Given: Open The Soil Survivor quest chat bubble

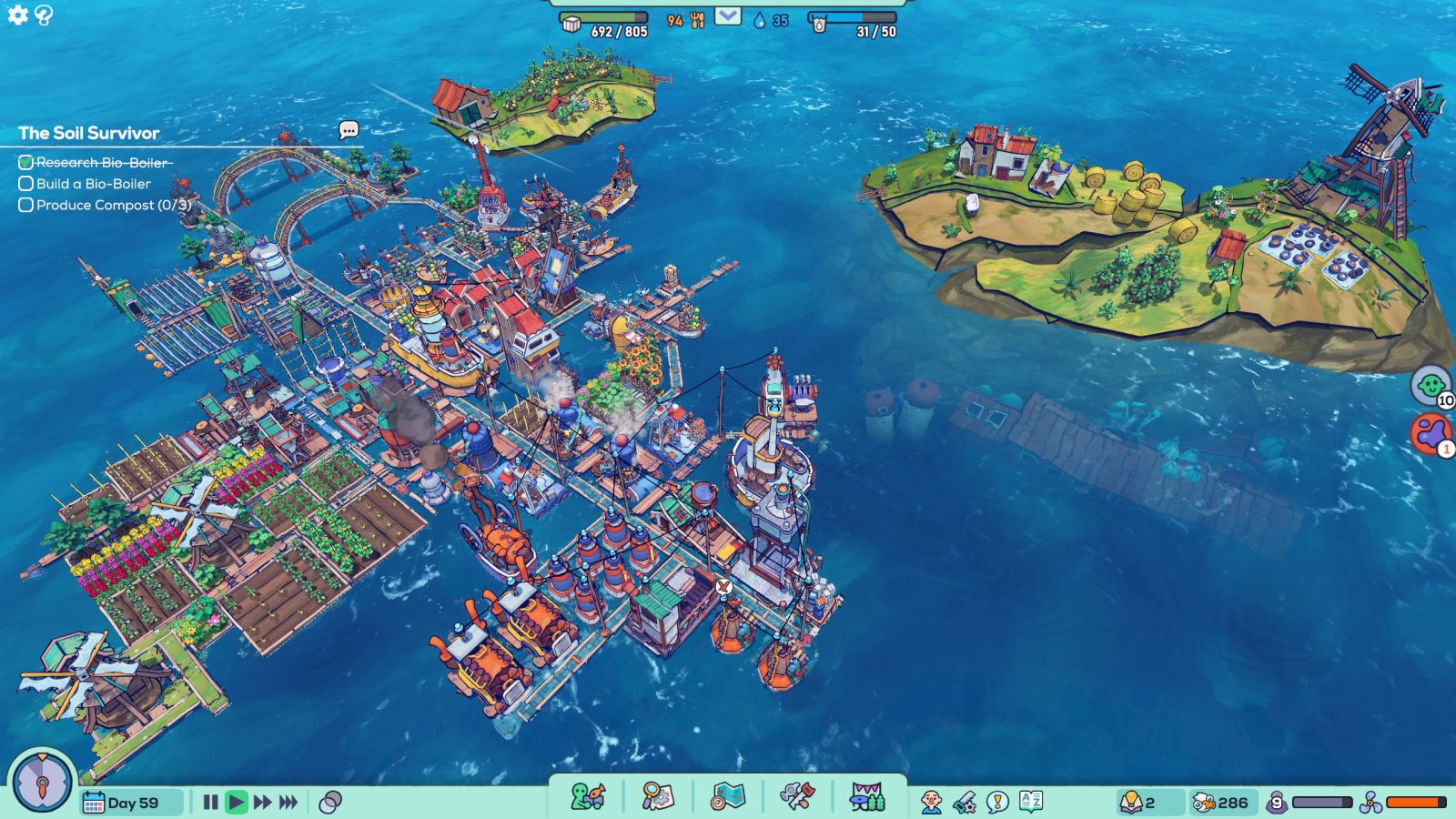Looking at the screenshot, I should tap(349, 130).
